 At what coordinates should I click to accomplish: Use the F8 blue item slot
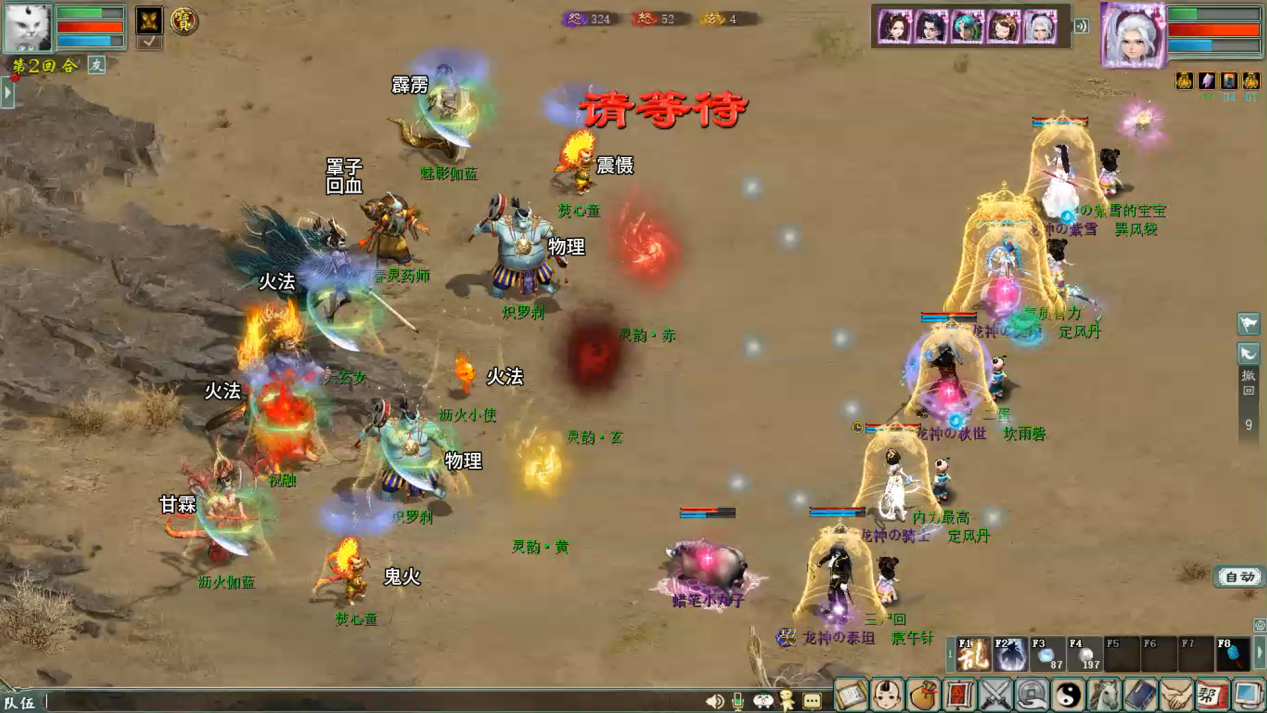1232,654
